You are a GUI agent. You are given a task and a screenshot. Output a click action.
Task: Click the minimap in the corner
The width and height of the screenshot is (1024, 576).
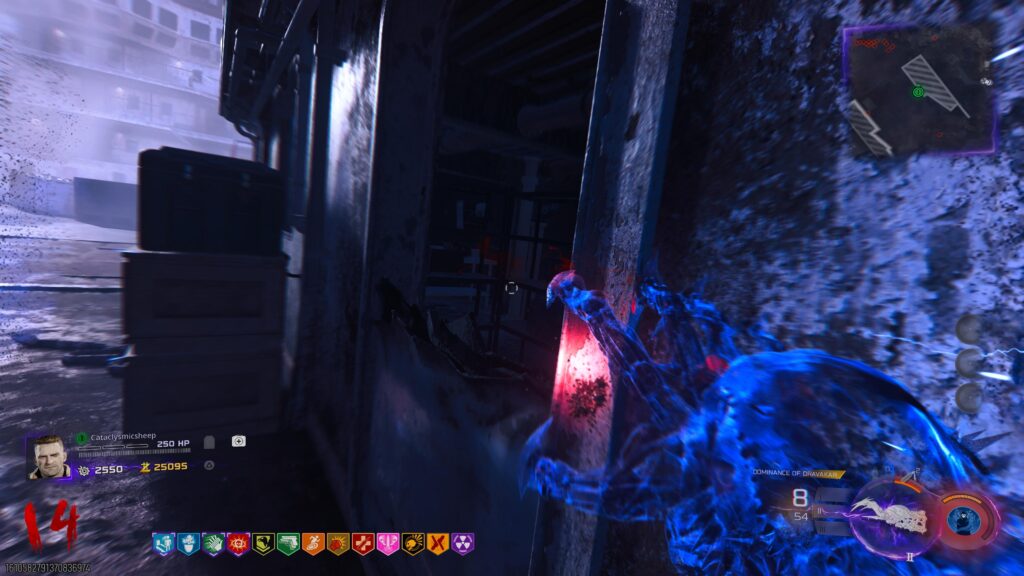919,90
